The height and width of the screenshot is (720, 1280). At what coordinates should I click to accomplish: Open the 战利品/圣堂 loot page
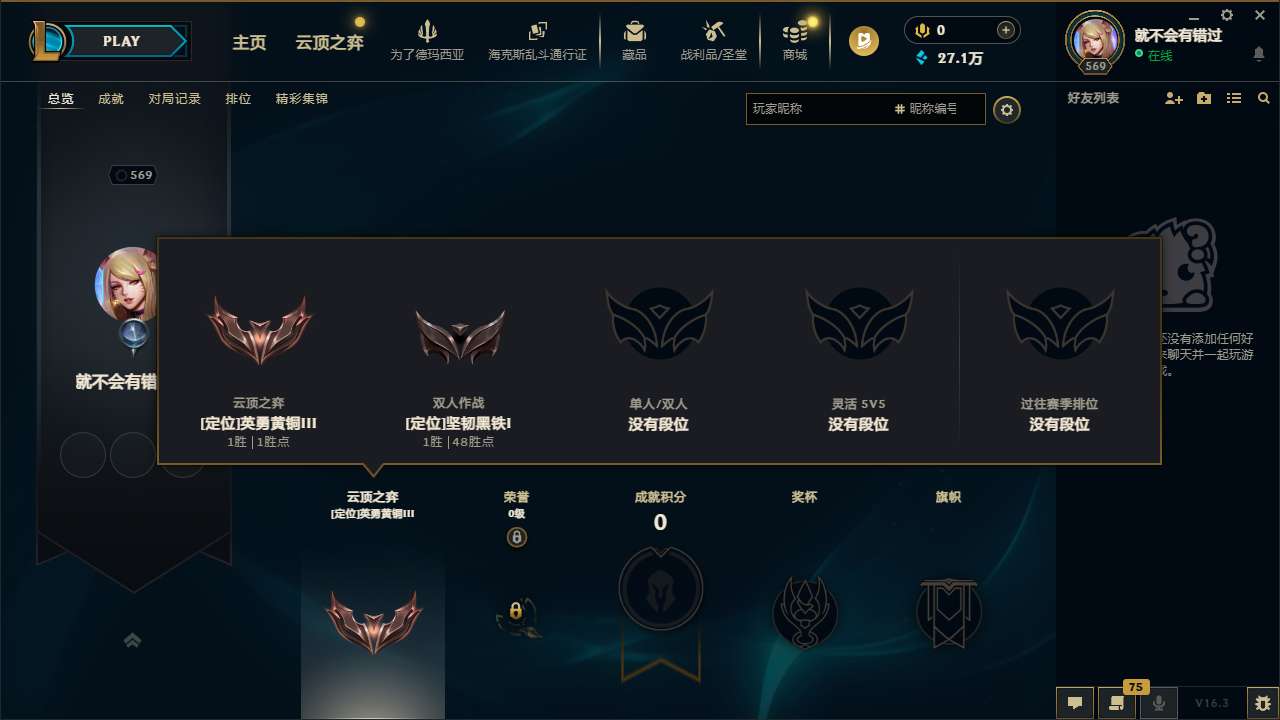pyautogui.click(x=713, y=41)
